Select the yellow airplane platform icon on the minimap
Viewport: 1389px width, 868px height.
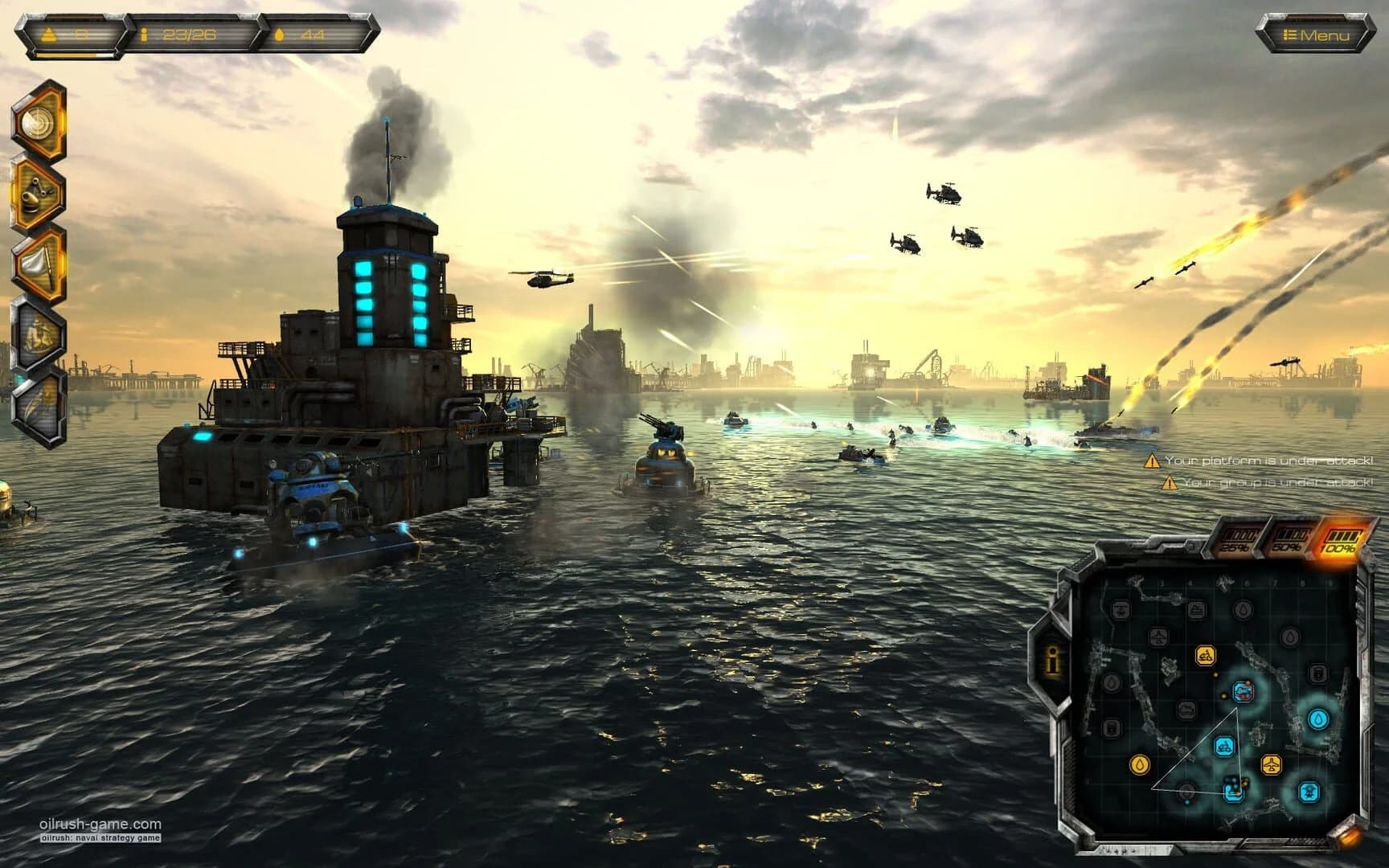coord(1272,765)
